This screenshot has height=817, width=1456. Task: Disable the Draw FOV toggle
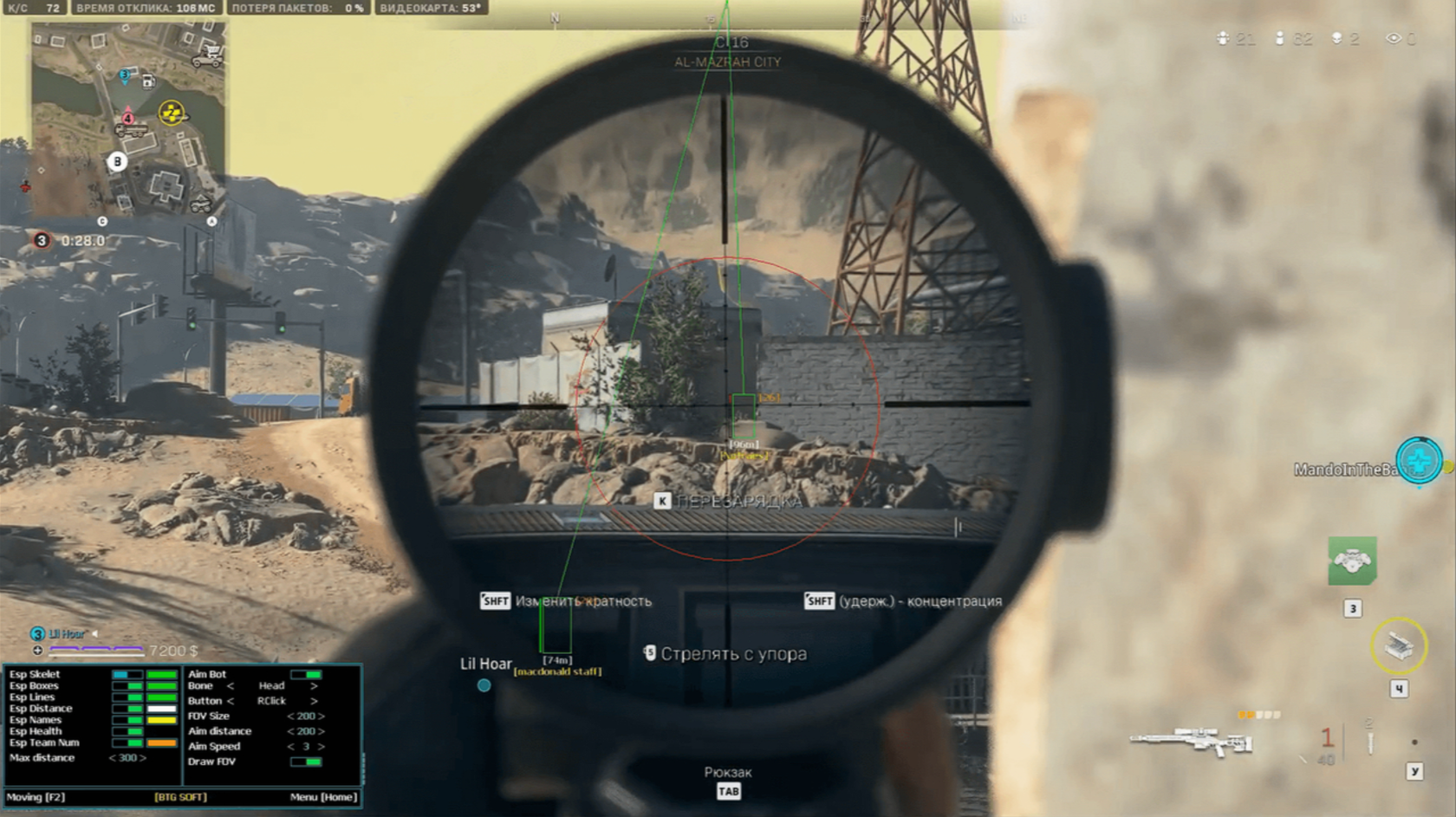(x=307, y=762)
